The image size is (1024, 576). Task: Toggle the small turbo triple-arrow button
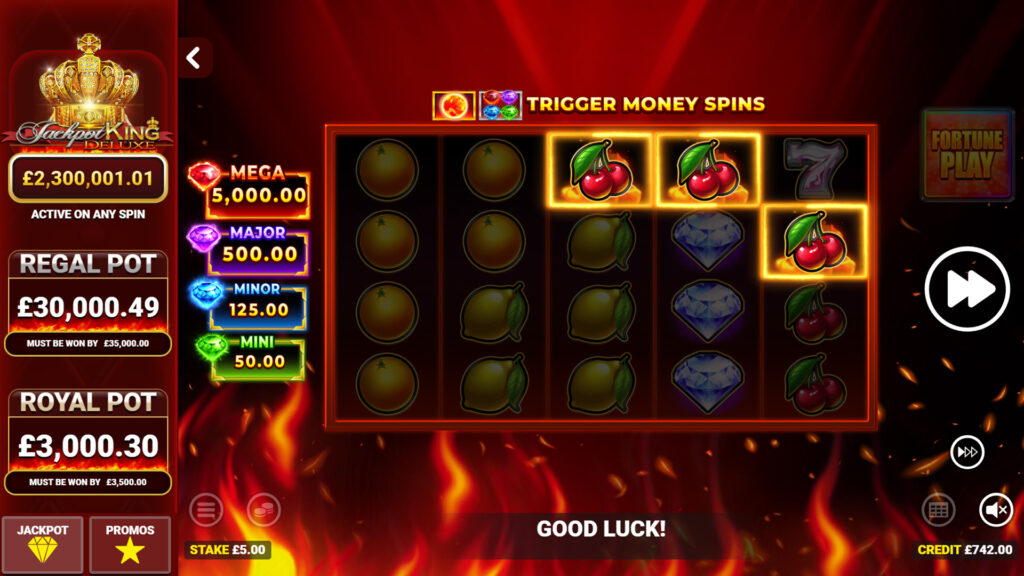point(967,452)
